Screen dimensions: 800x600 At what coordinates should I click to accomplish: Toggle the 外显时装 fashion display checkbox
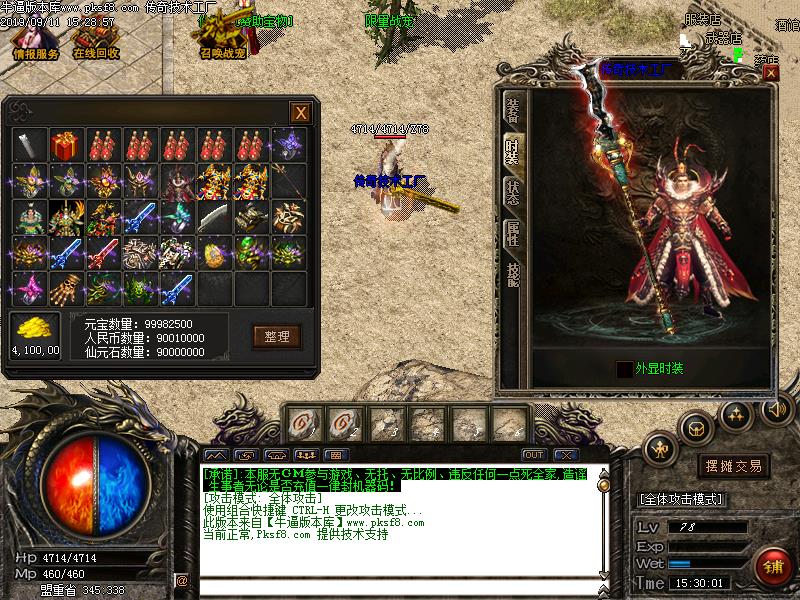(x=624, y=369)
